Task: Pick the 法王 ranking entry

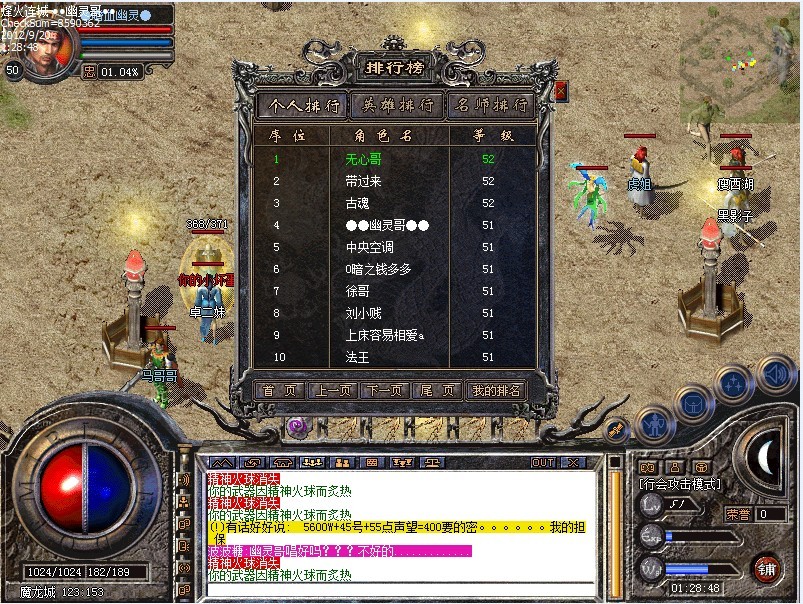Action: tap(357, 357)
